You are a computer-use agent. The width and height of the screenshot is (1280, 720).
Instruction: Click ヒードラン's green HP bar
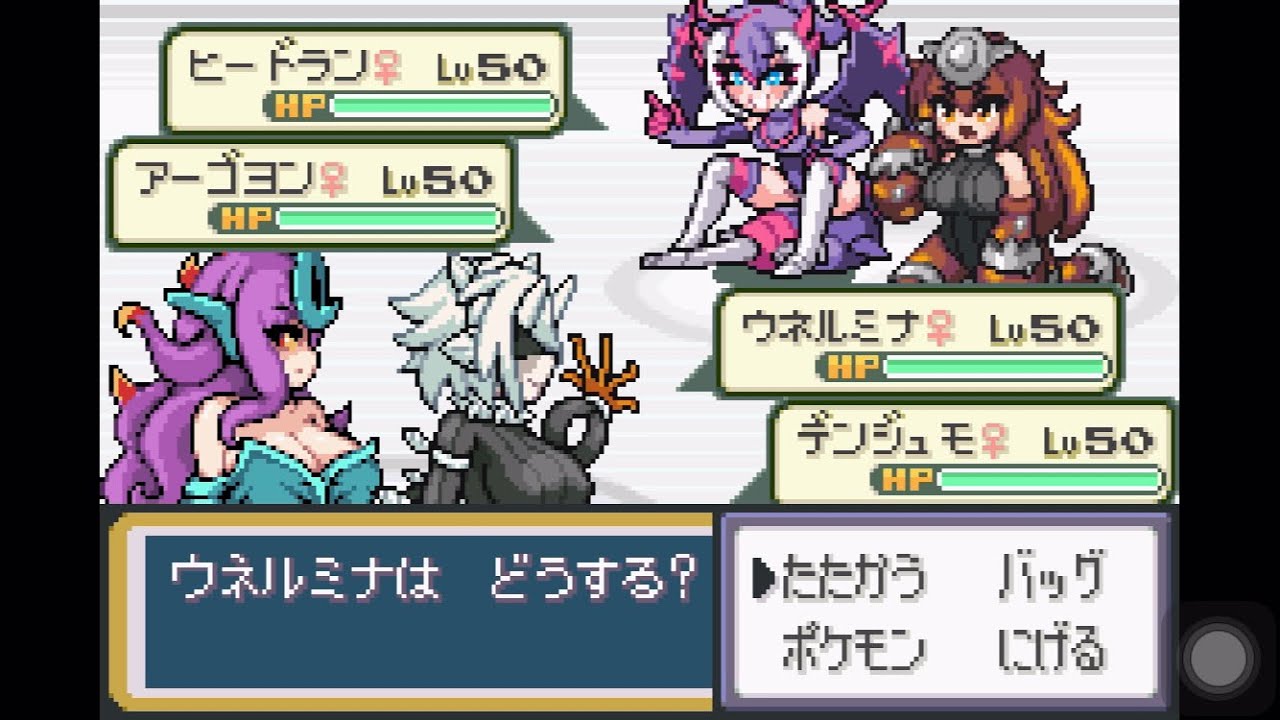click(x=445, y=103)
